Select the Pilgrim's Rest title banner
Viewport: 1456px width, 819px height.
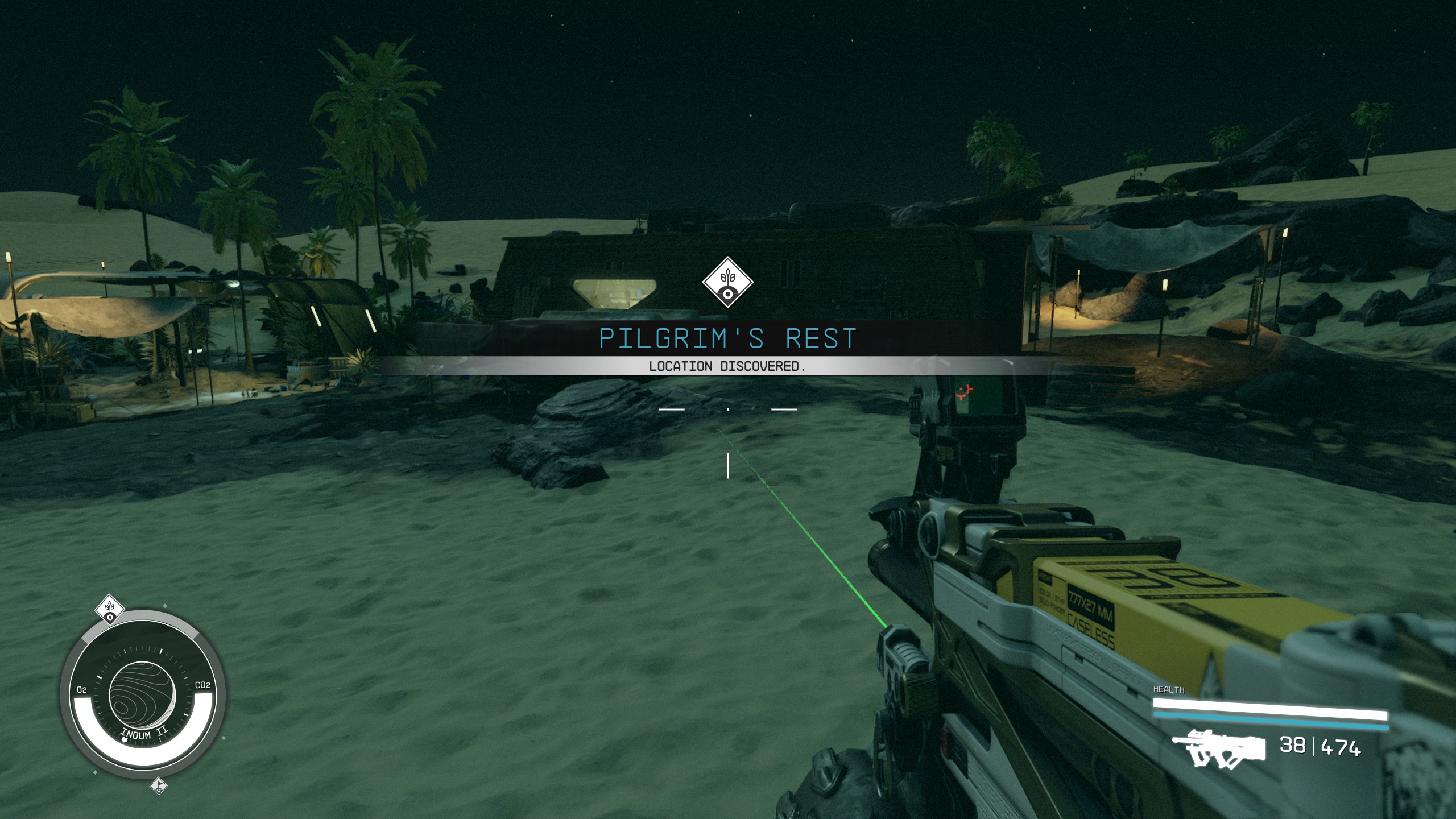(728, 338)
